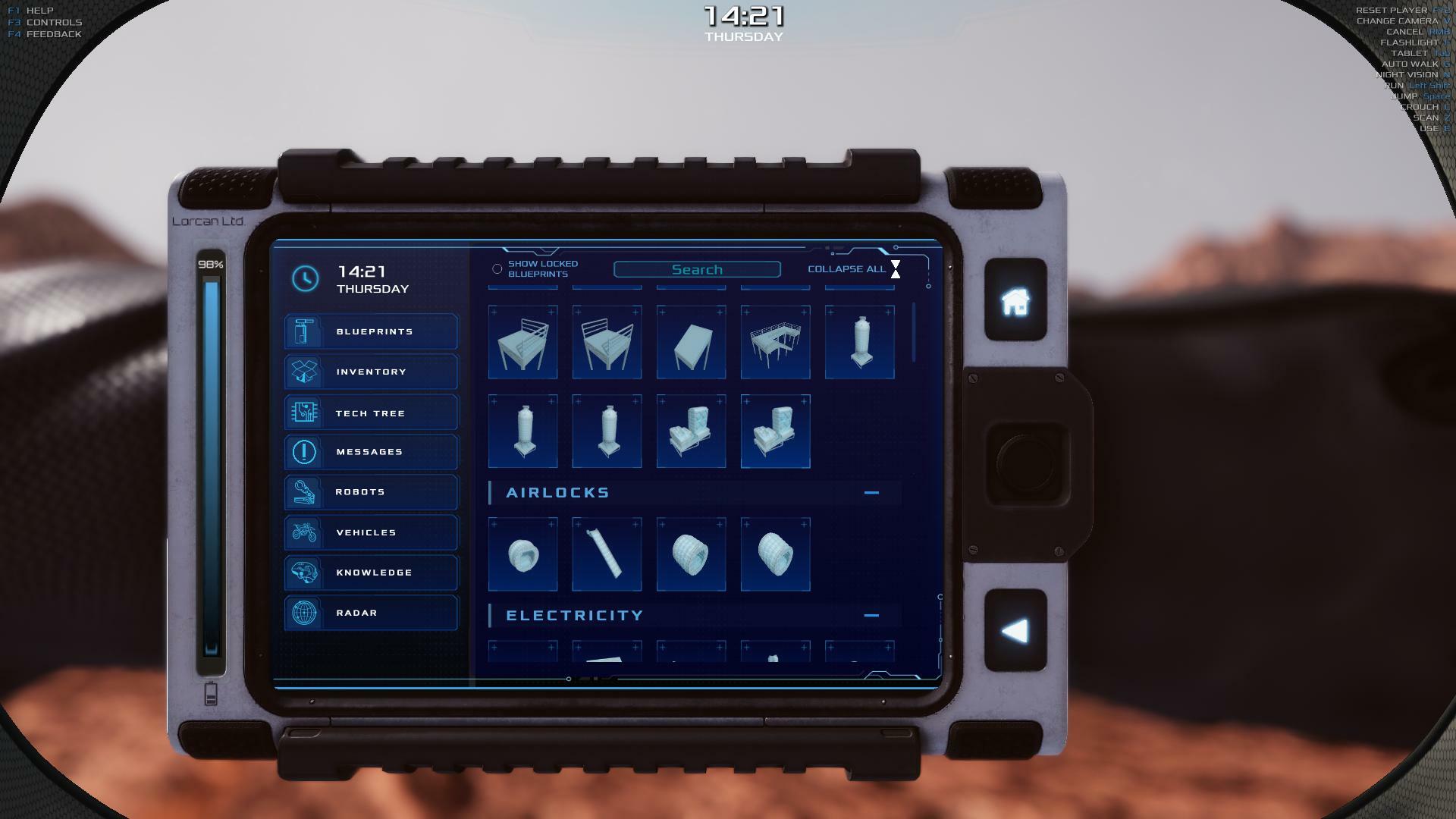Collapse the Electricity category

pyautogui.click(x=871, y=616)
